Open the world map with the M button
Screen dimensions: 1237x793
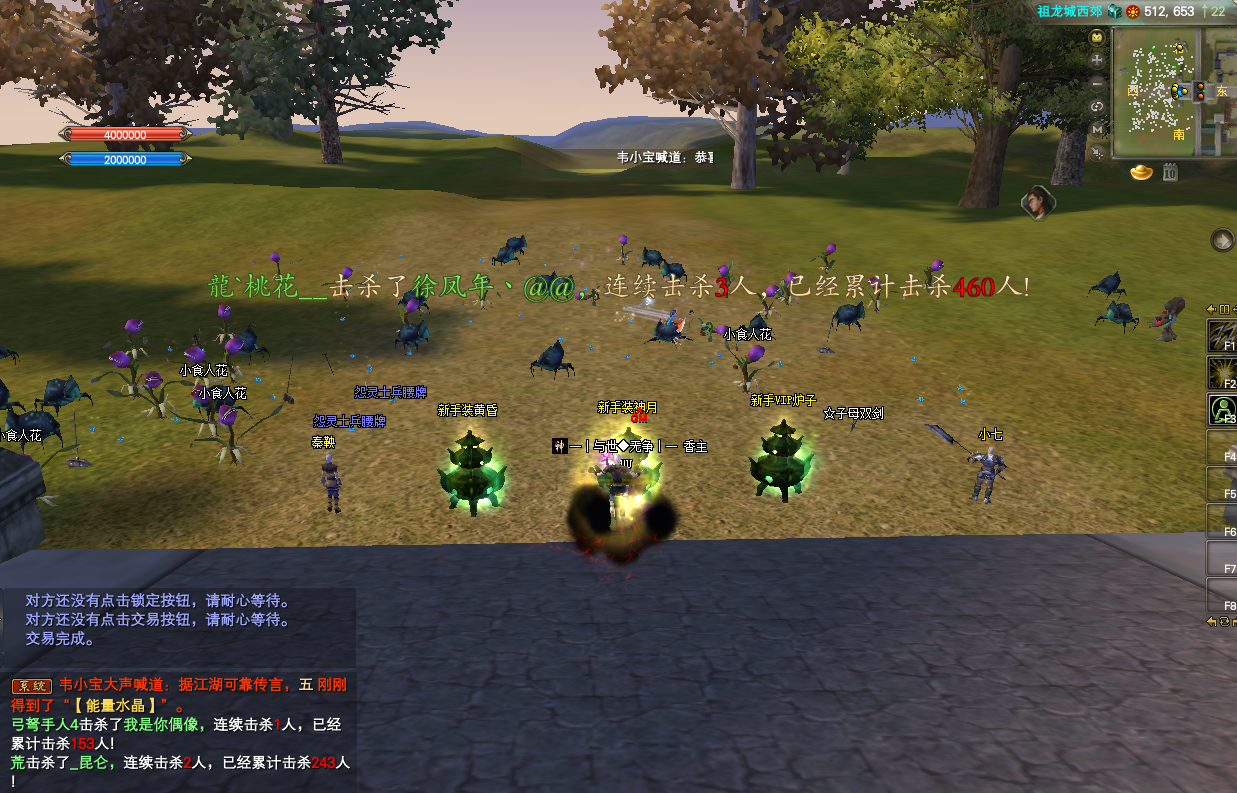pos(1097,130)
